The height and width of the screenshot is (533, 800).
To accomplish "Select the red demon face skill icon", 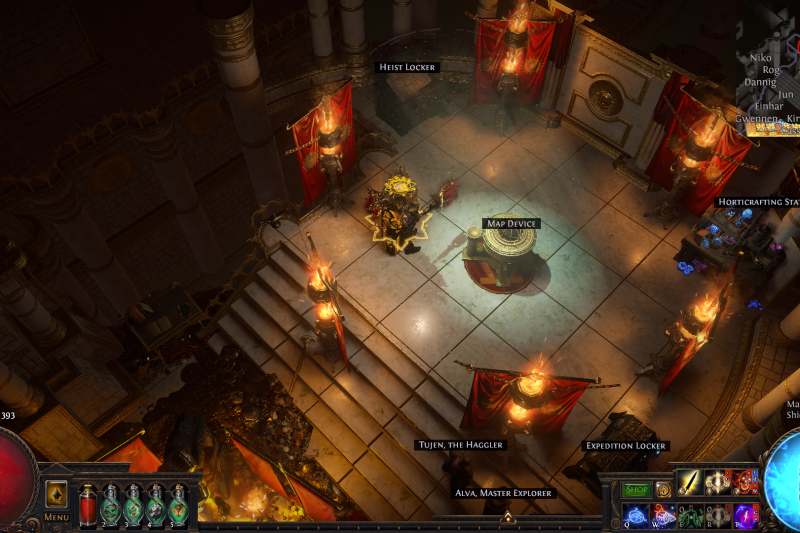I will click(744, 483).
